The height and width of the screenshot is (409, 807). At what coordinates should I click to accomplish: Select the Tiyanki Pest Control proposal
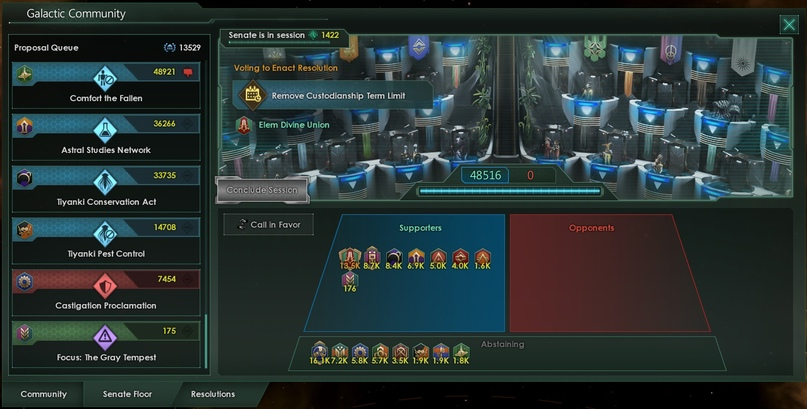pyautogui.click(x=106, y=241)
